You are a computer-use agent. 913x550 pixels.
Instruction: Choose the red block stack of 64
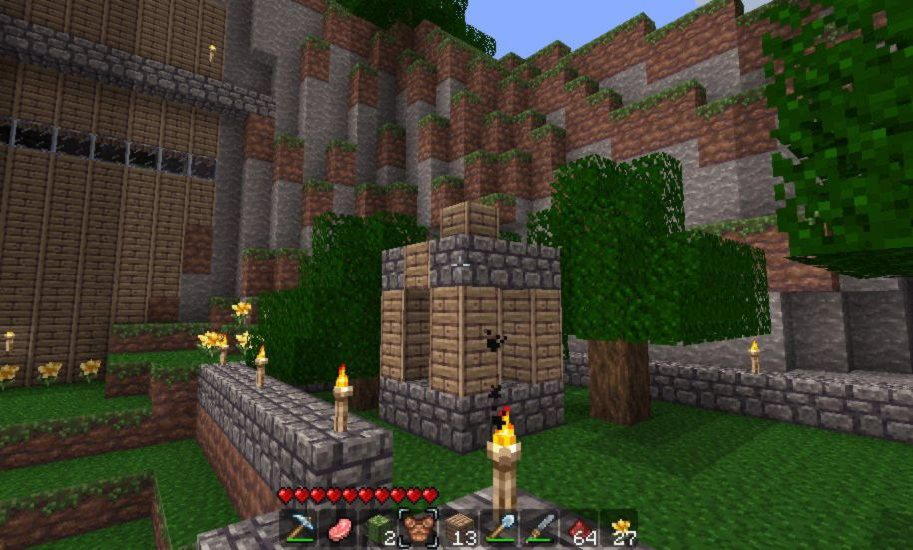[x=580, y=527]
